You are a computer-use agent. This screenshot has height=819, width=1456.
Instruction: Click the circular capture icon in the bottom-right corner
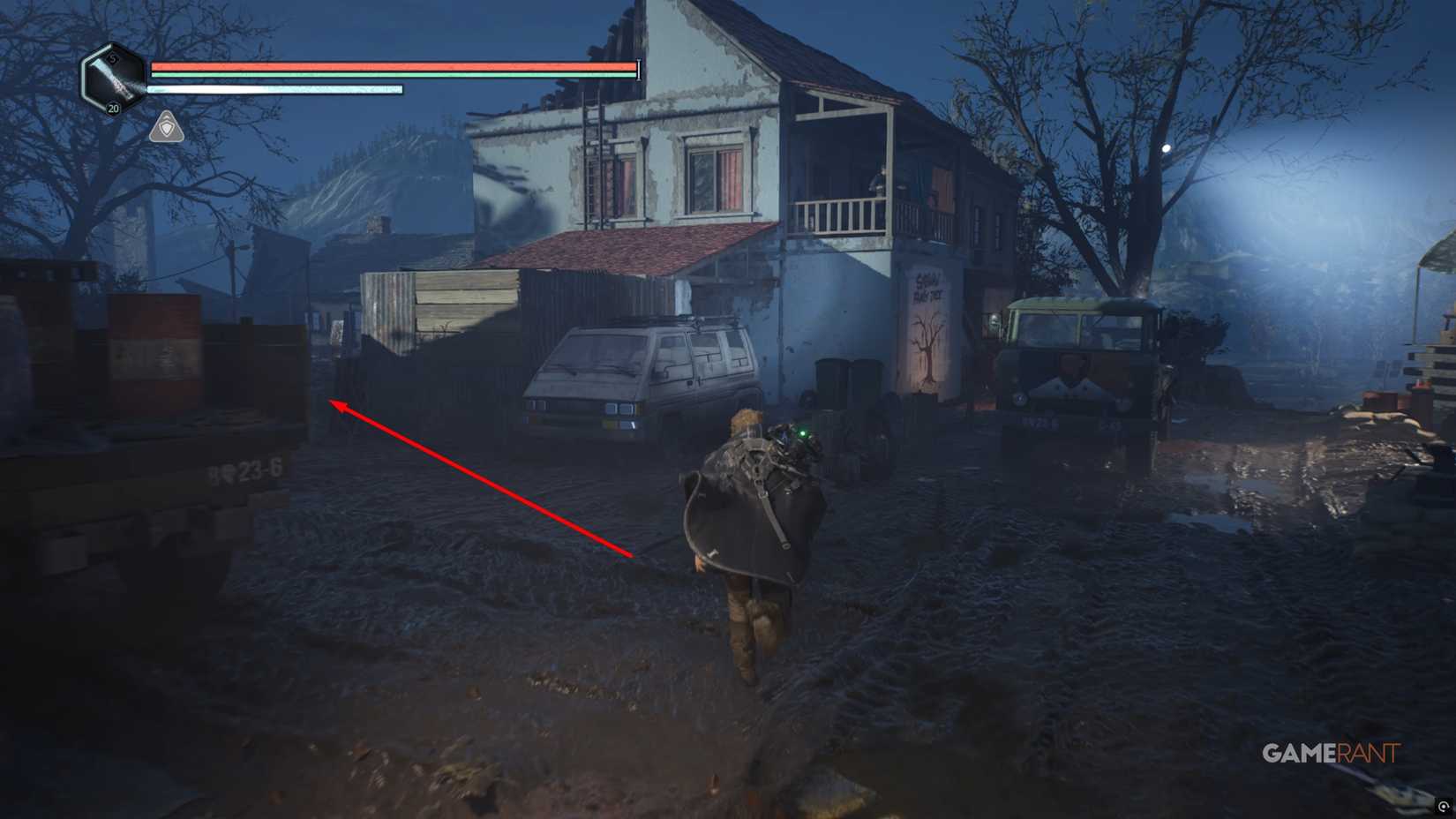pyautogui.click(x=1445, y=807)
